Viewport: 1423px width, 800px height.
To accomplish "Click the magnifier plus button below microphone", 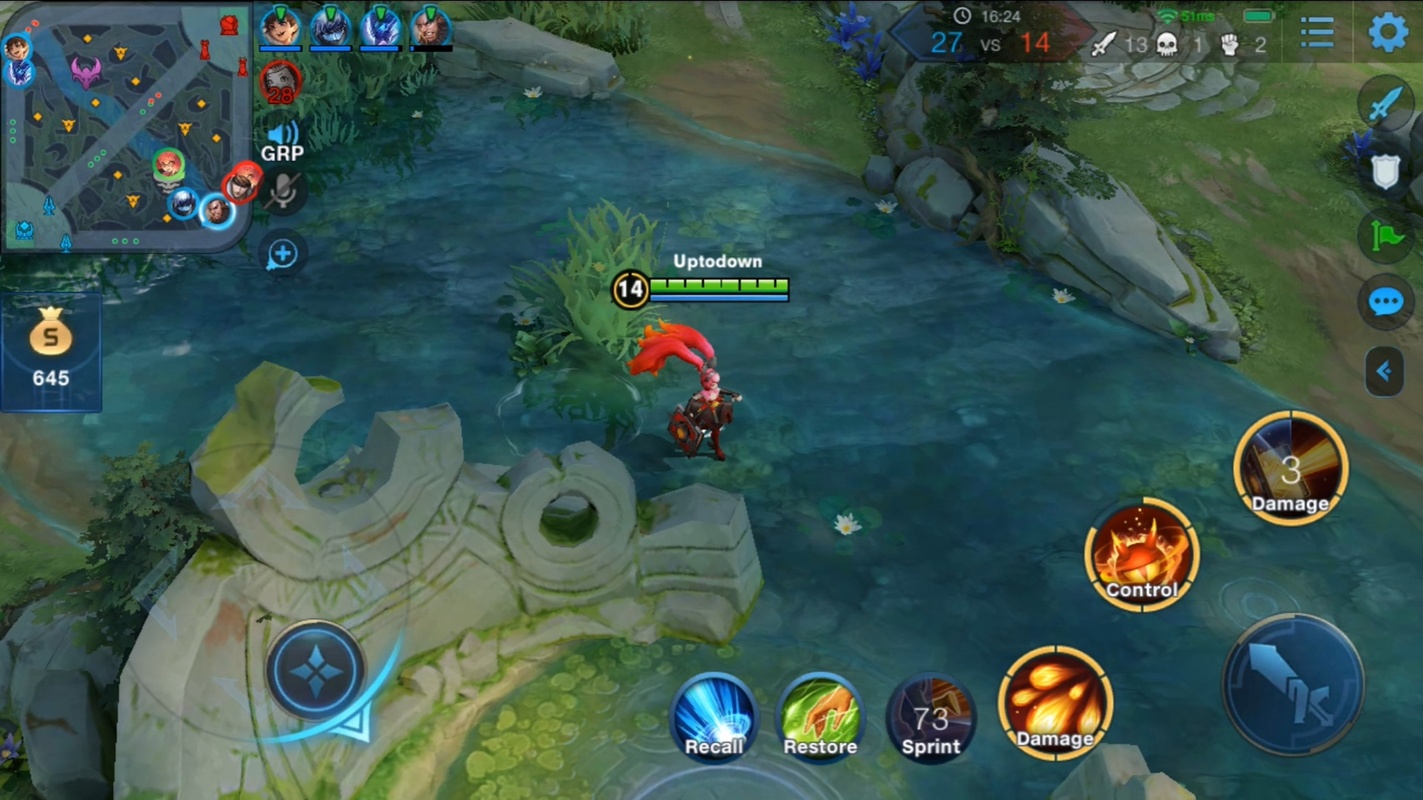I will pyautogui.click(x=283, y=254).
